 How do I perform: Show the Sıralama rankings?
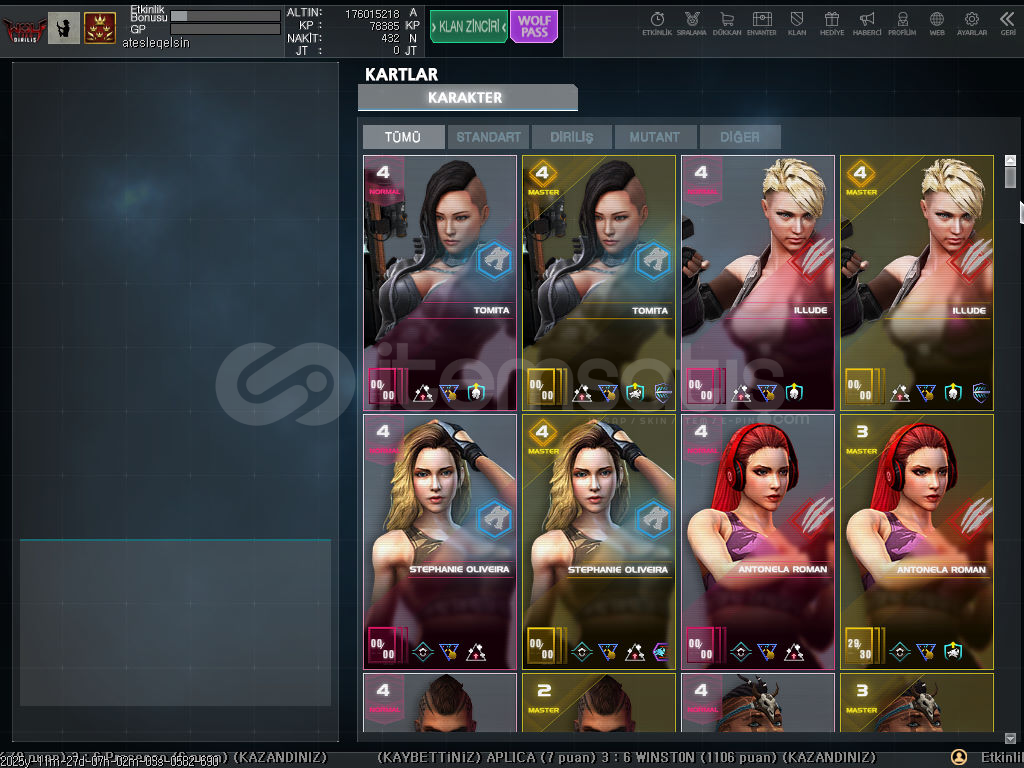click(x=691, y=24)
